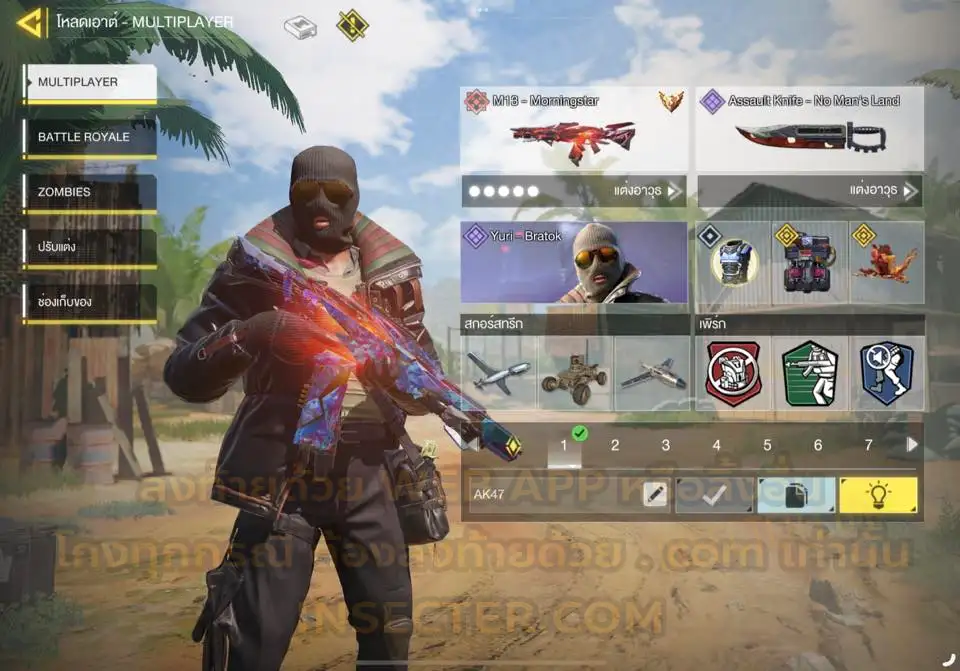Switch to the MULTIPLAYER loadout tab
This screenshot has width=960, height=671.
coord(90,83)
